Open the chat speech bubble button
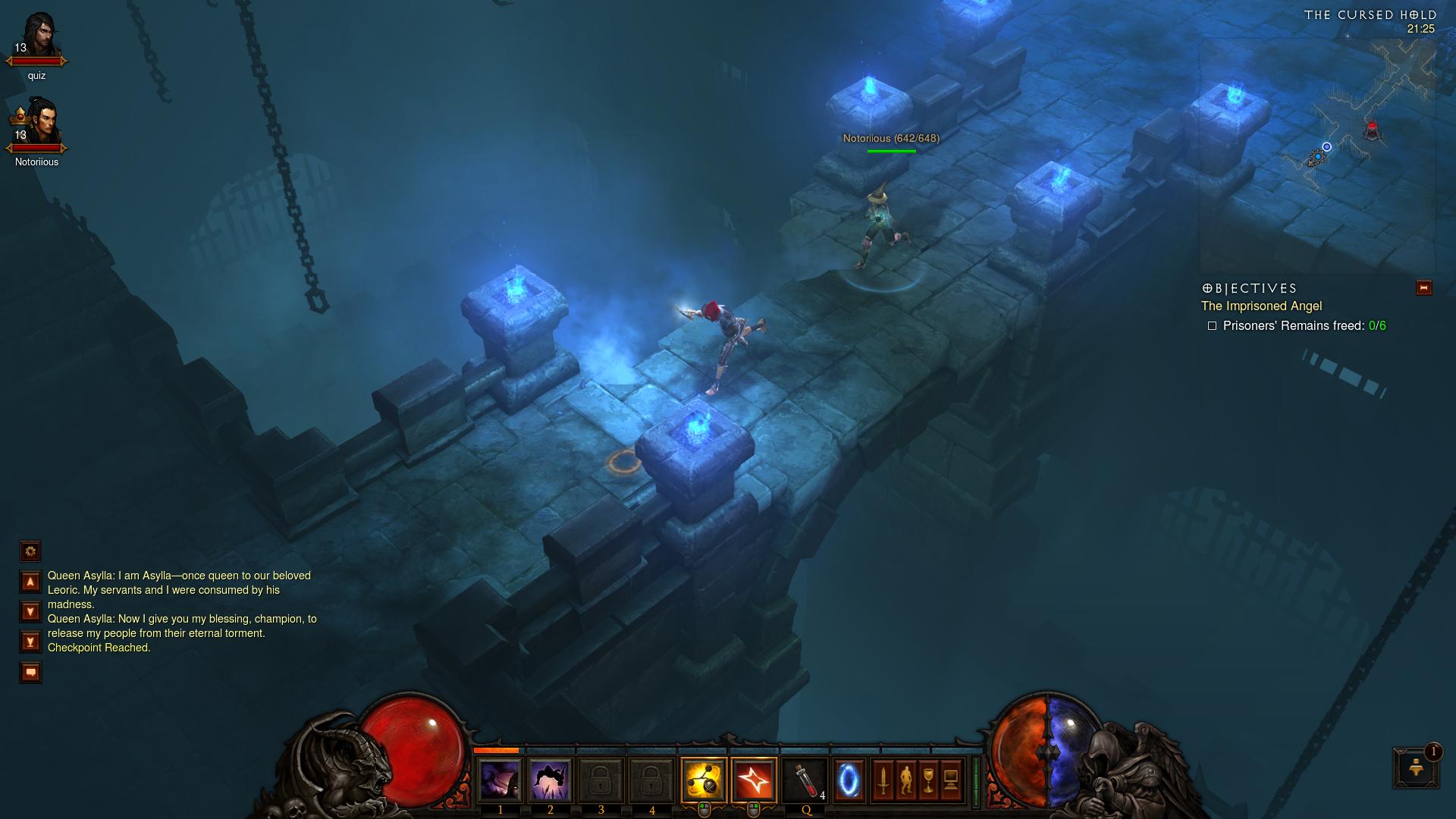This screenshot has width=1456, height=819. [30, 672]
